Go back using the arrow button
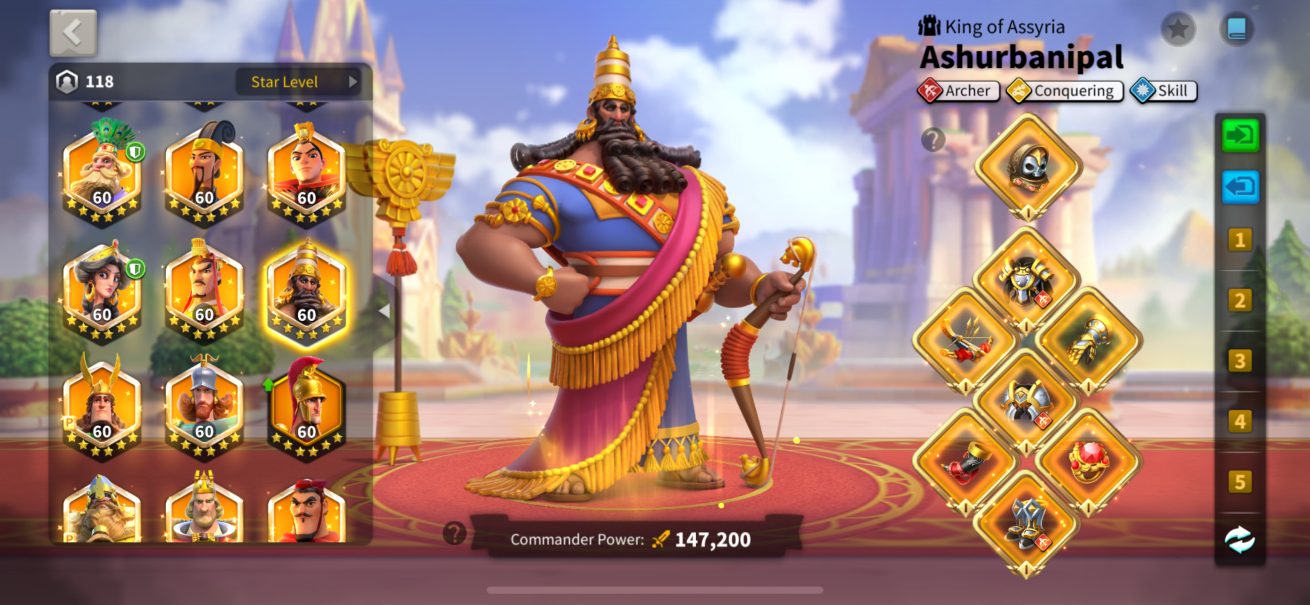Screen dimensions: 1310x605 [73, 33]
